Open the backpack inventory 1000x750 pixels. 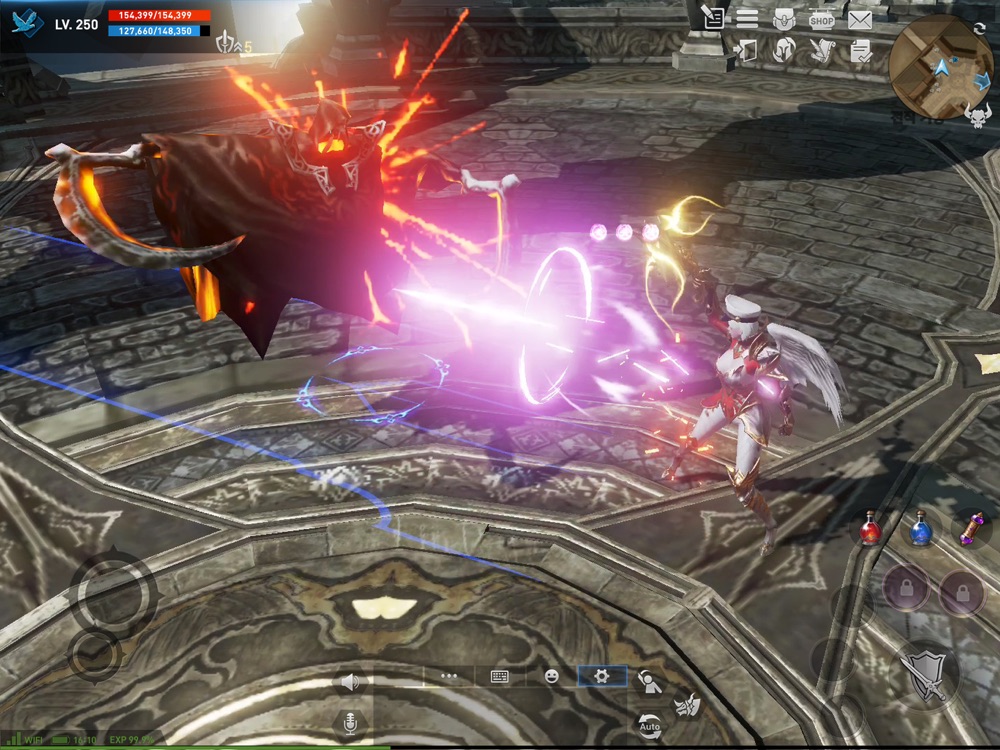tap(784, 18)
